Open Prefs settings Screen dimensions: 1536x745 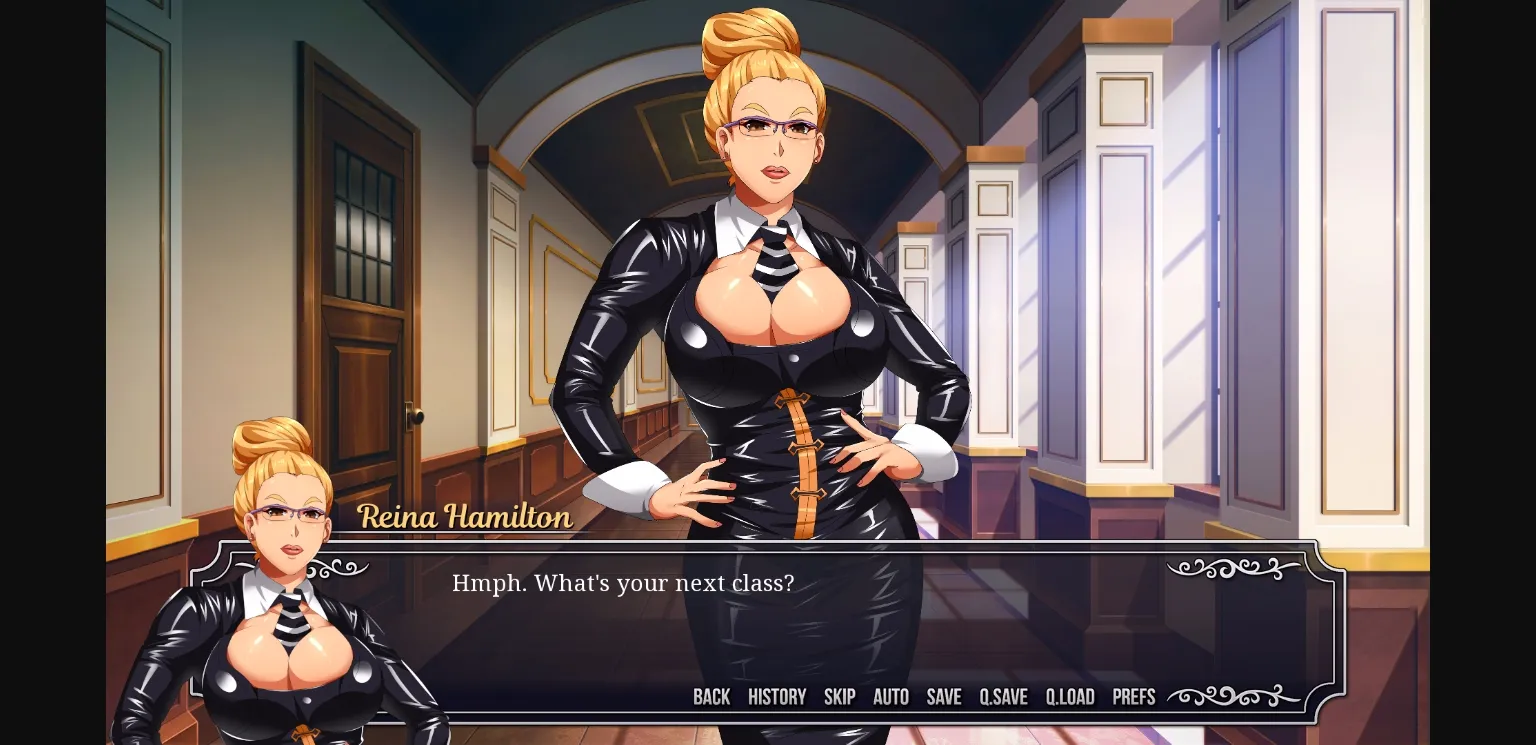click(1133, 697)
